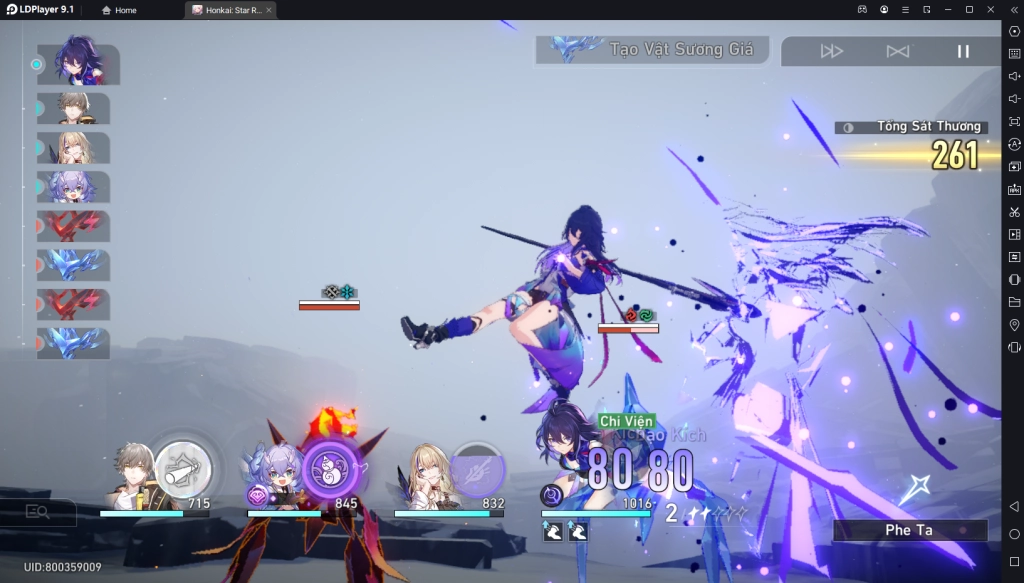Select Bronya in the turn order list
This screenshot has width=1024, height=583.
(75, 186)
